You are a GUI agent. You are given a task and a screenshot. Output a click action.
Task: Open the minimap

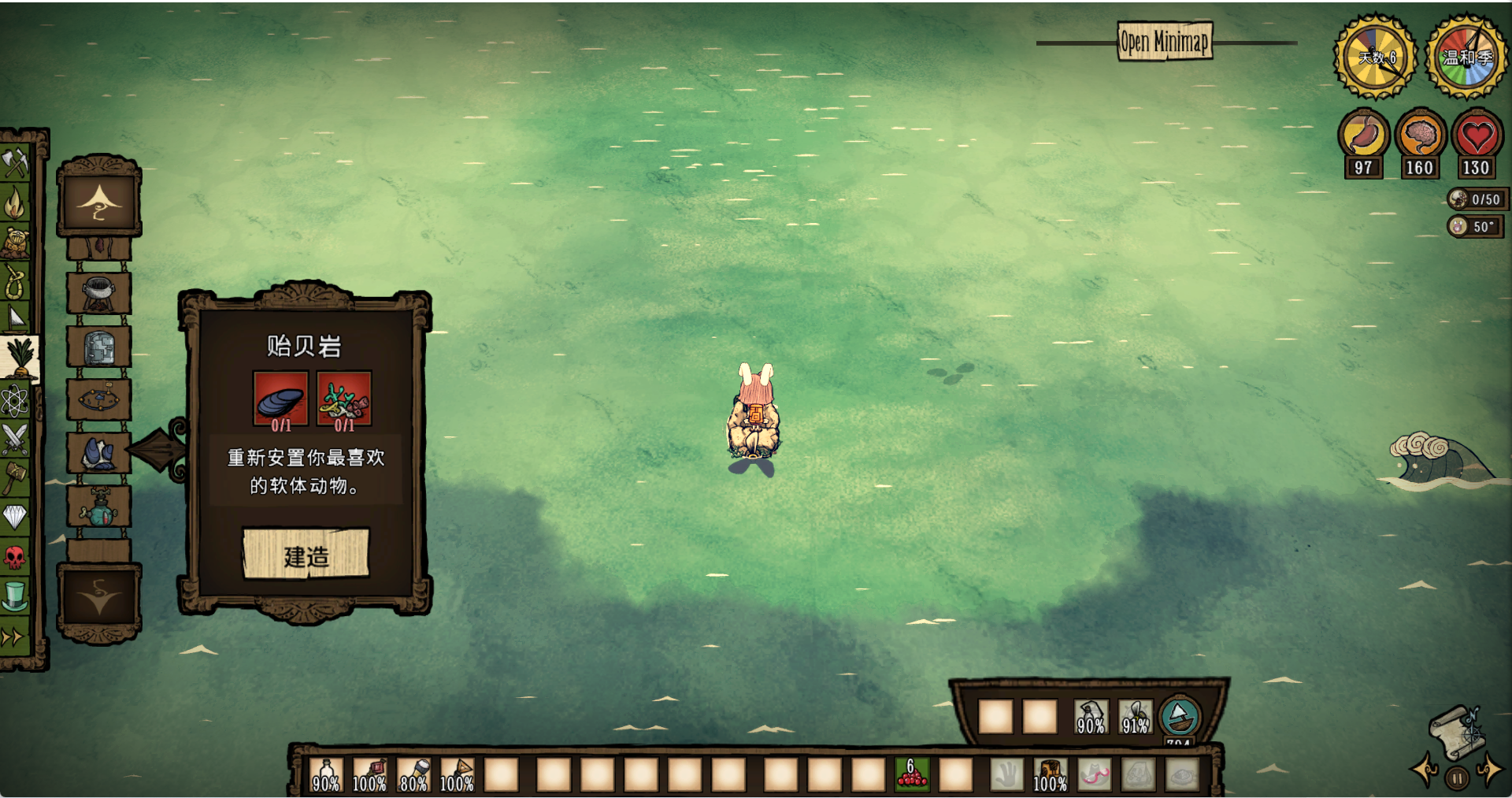[x=1165, y=41]
